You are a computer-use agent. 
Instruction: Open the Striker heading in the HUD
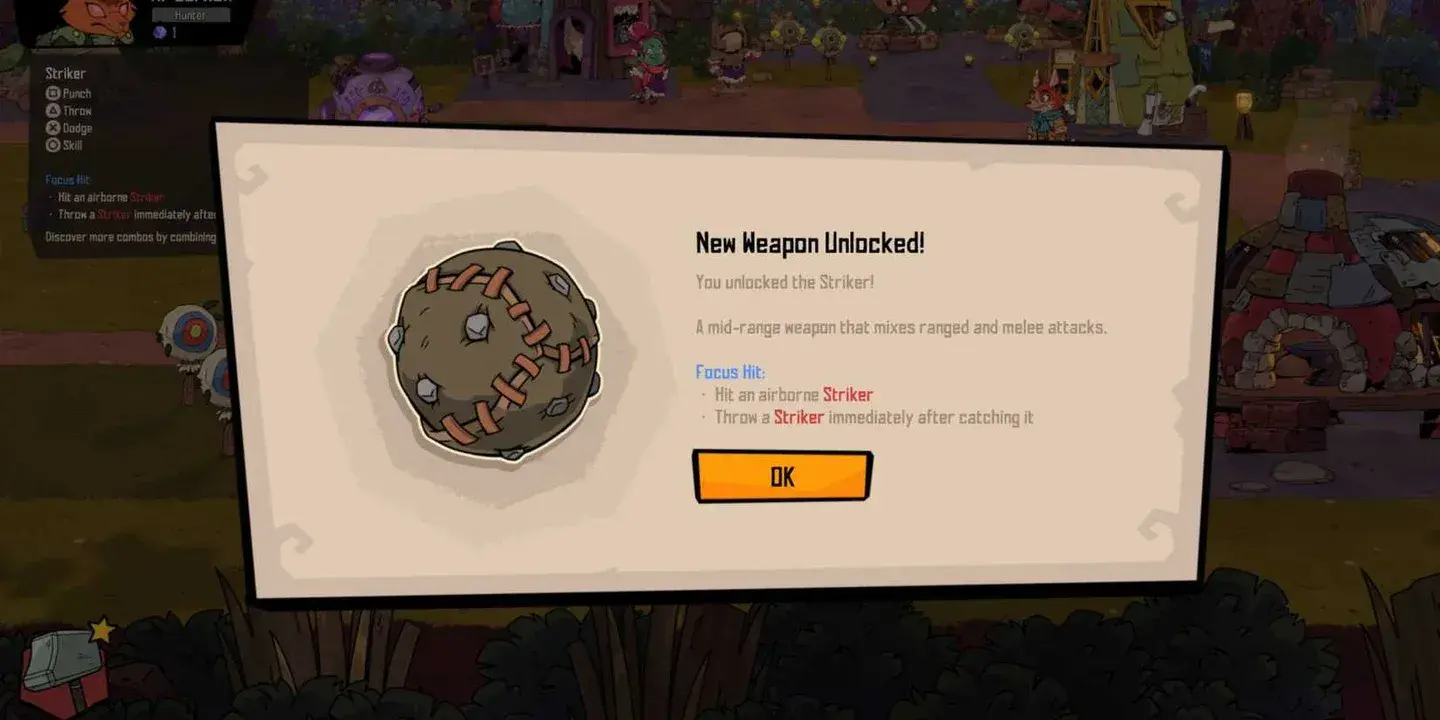(x=64, y=73)
